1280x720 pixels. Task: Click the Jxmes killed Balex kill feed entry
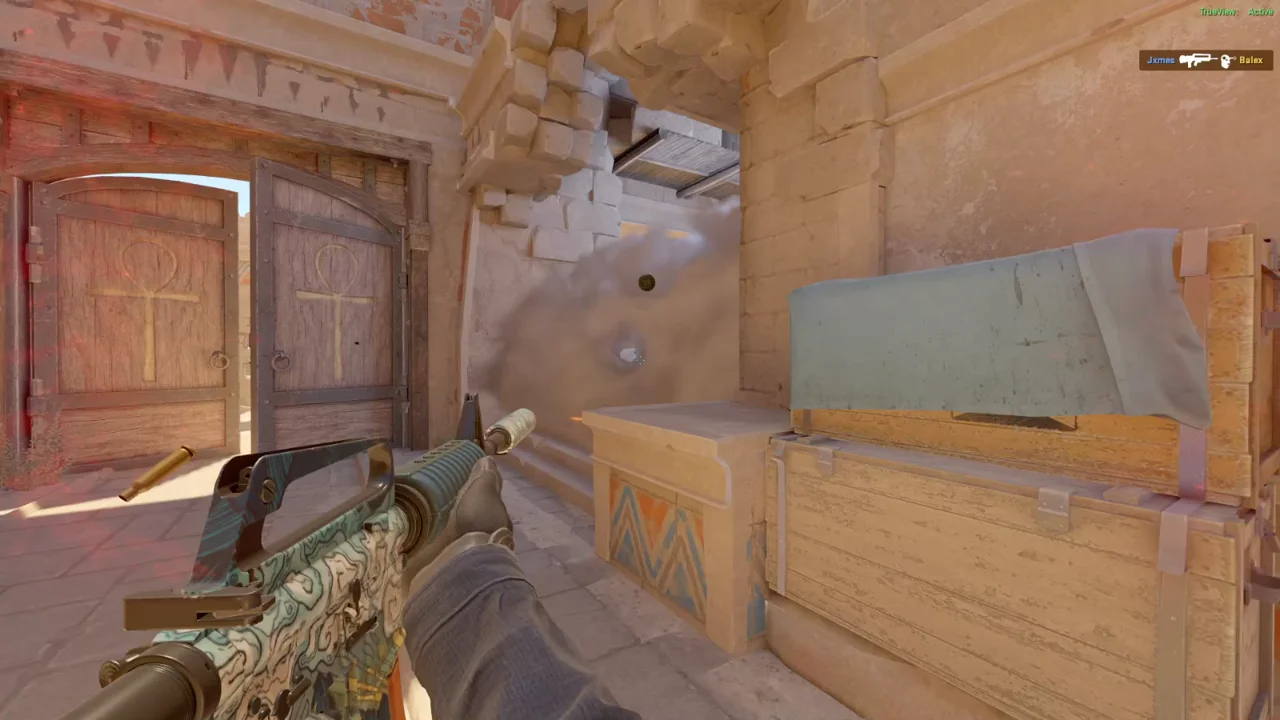[1205, 60]
